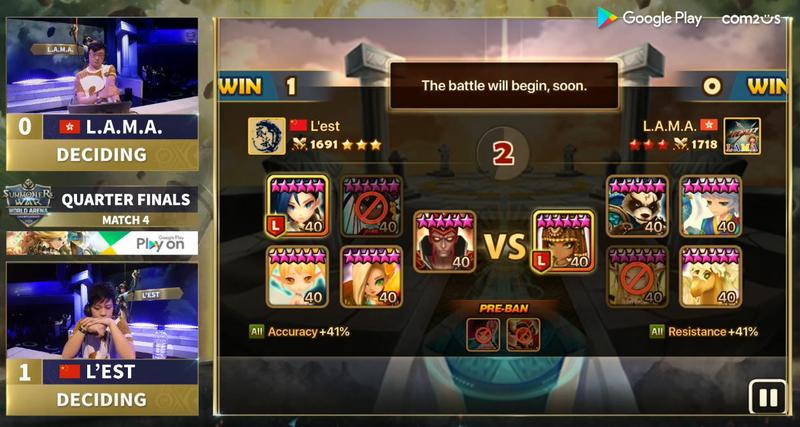Select L'est's blue-haired leader monster
Viewport: 800px width, 427px height.
click(298, 206)
